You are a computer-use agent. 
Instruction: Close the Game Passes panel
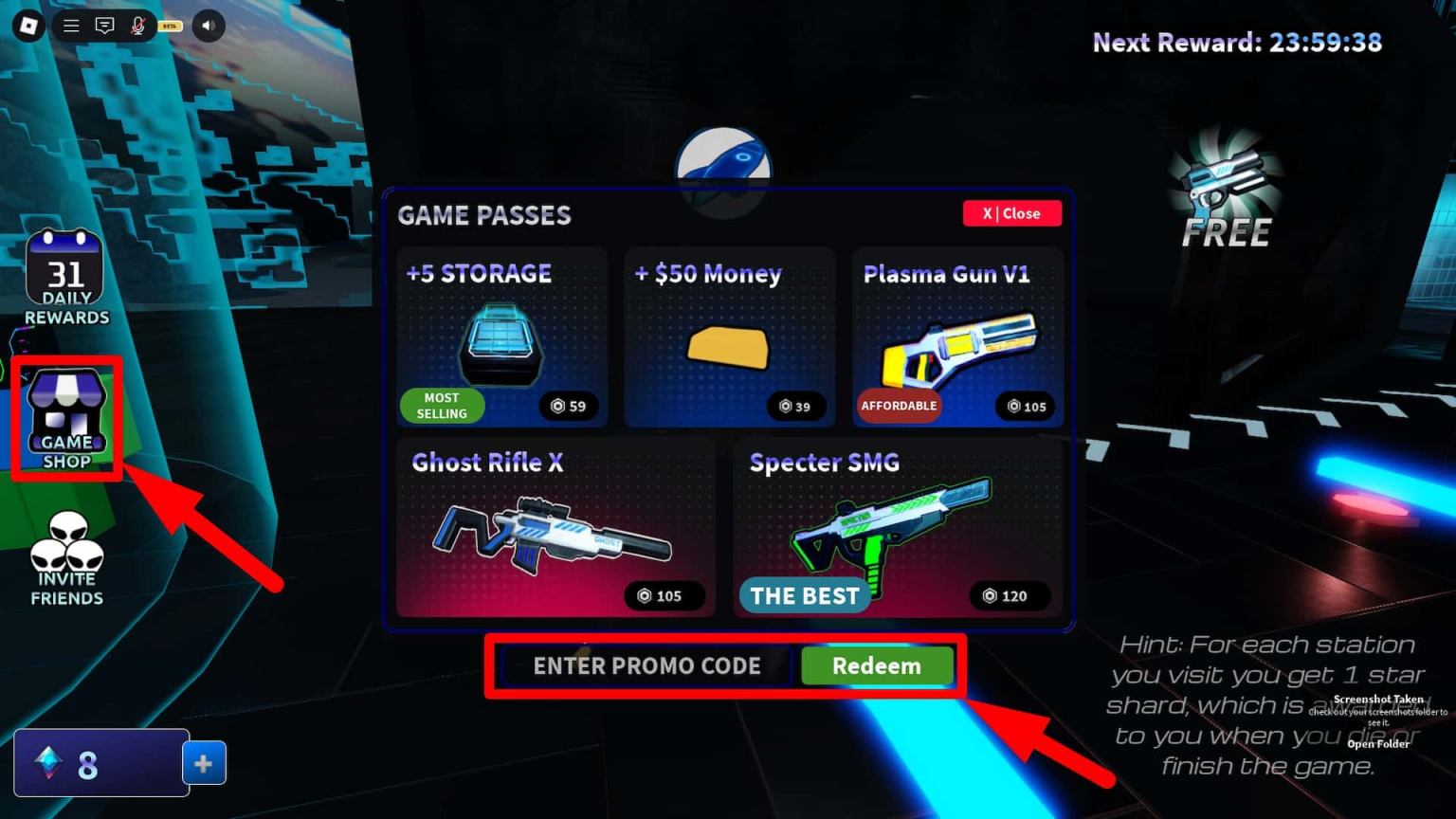click(x=1011, y=213)
